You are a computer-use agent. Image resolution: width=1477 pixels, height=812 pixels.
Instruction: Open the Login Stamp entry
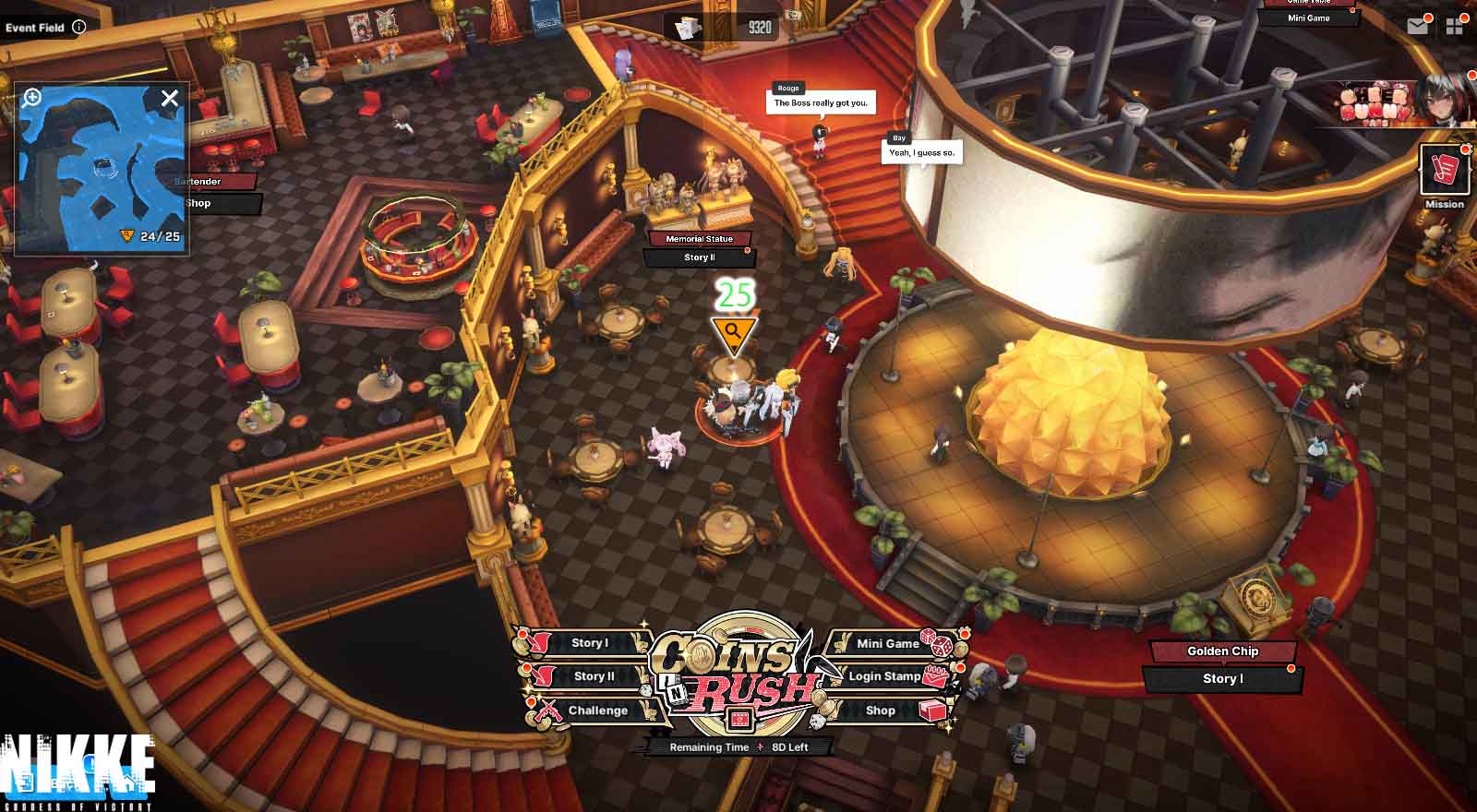click(884, 676)
